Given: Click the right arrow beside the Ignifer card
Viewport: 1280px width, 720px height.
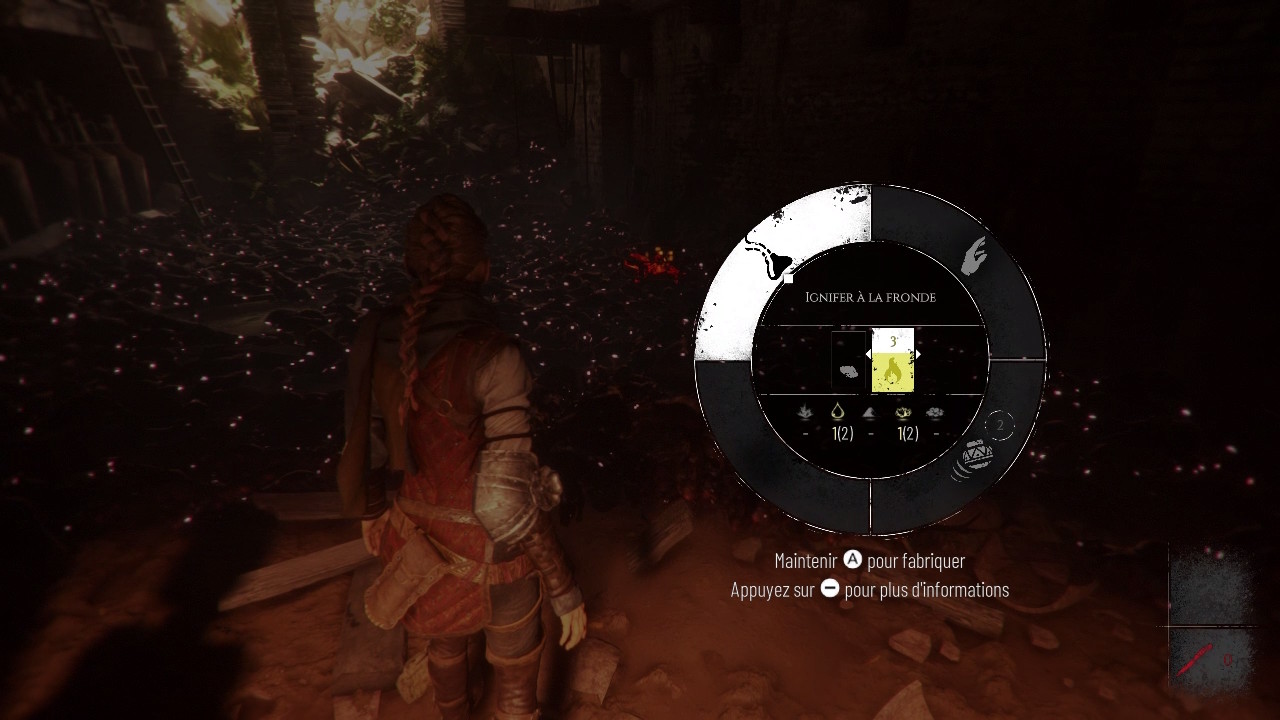Looking at the screenshot, I should 919,354.
